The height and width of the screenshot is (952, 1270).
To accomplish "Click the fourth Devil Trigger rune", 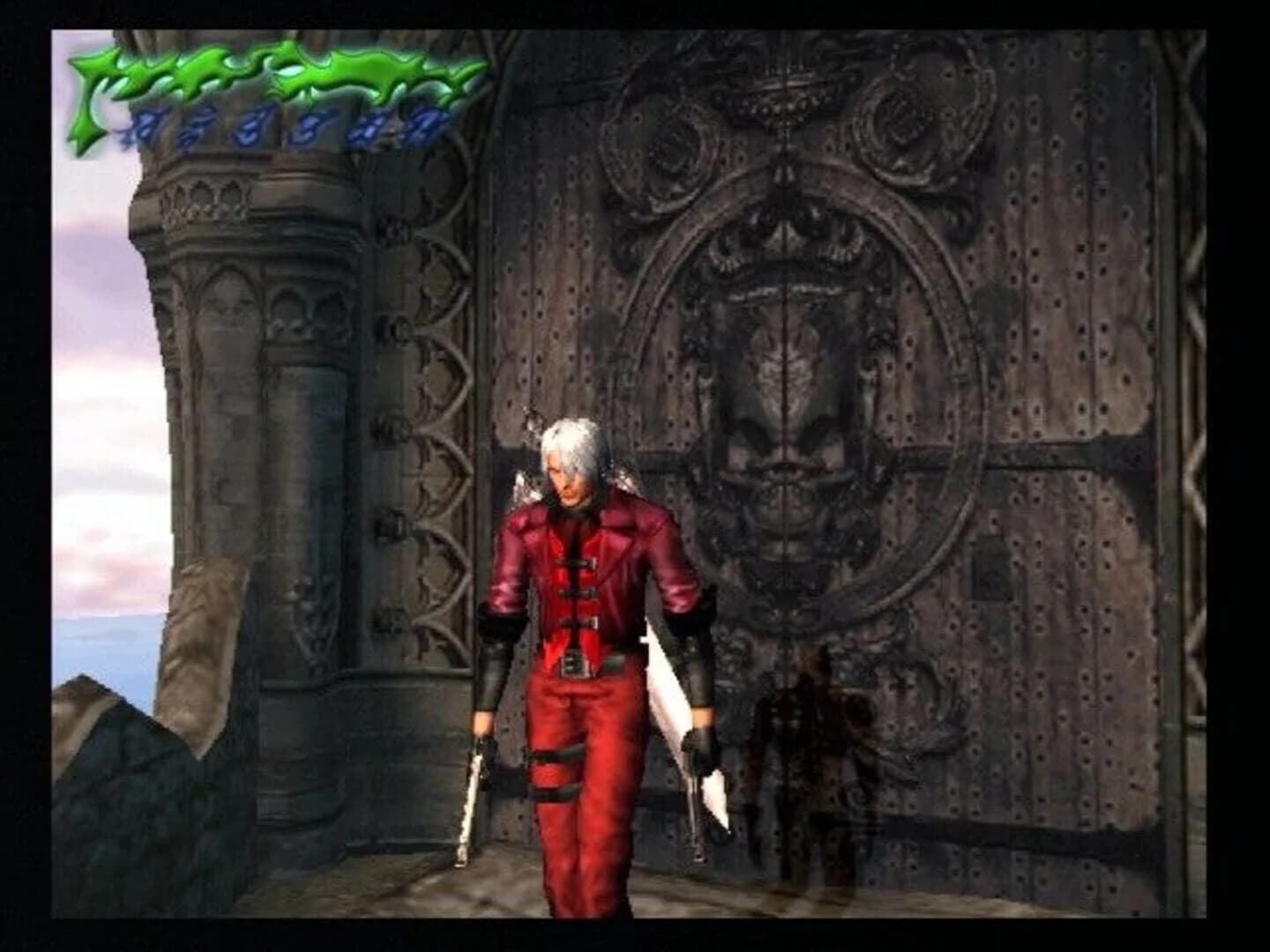I will click(309, 122).
